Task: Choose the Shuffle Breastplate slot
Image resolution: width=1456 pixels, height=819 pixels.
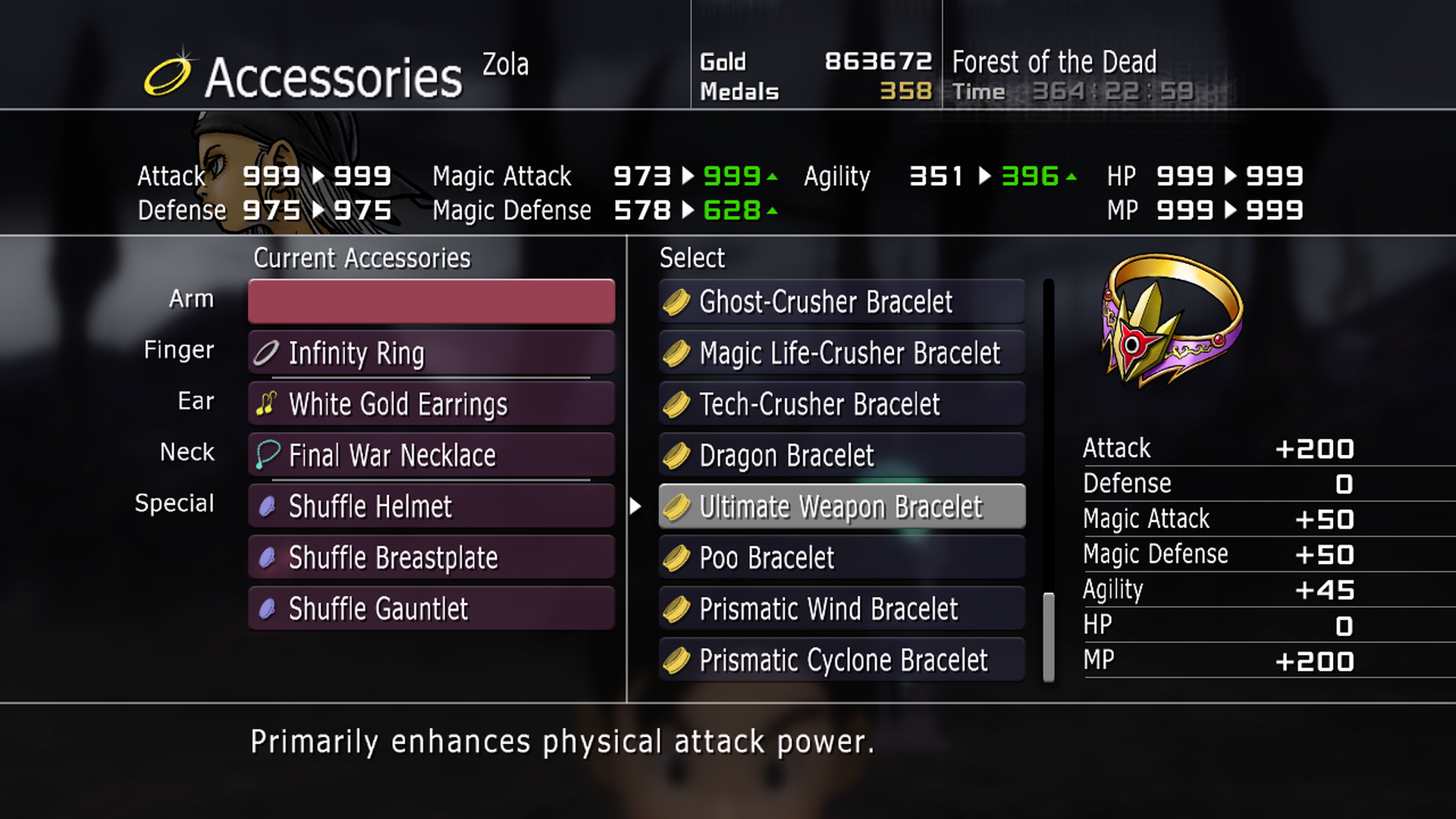Action: click(431, 558)
